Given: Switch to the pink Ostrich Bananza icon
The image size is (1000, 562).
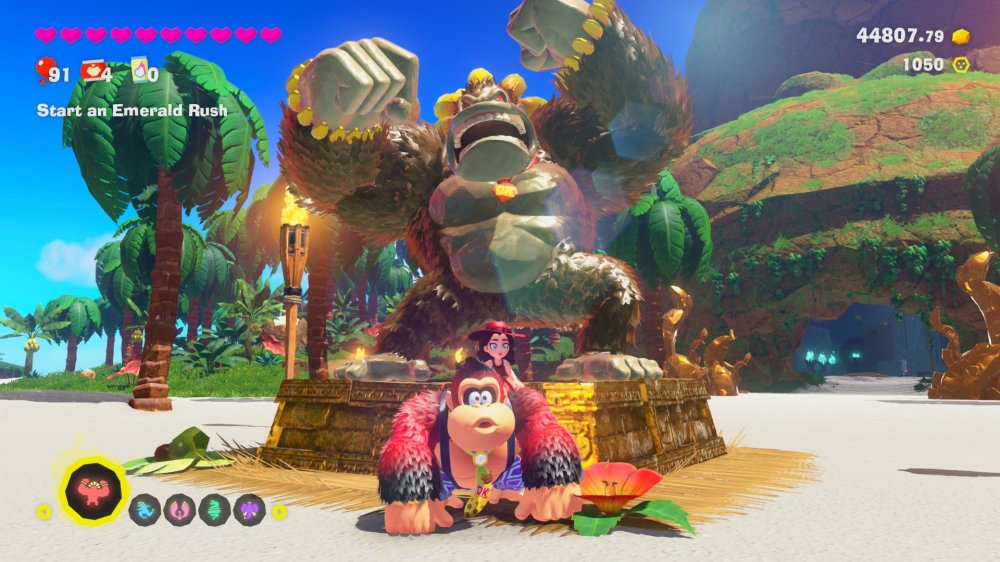Looking at the screenshot, I should 179,510.
